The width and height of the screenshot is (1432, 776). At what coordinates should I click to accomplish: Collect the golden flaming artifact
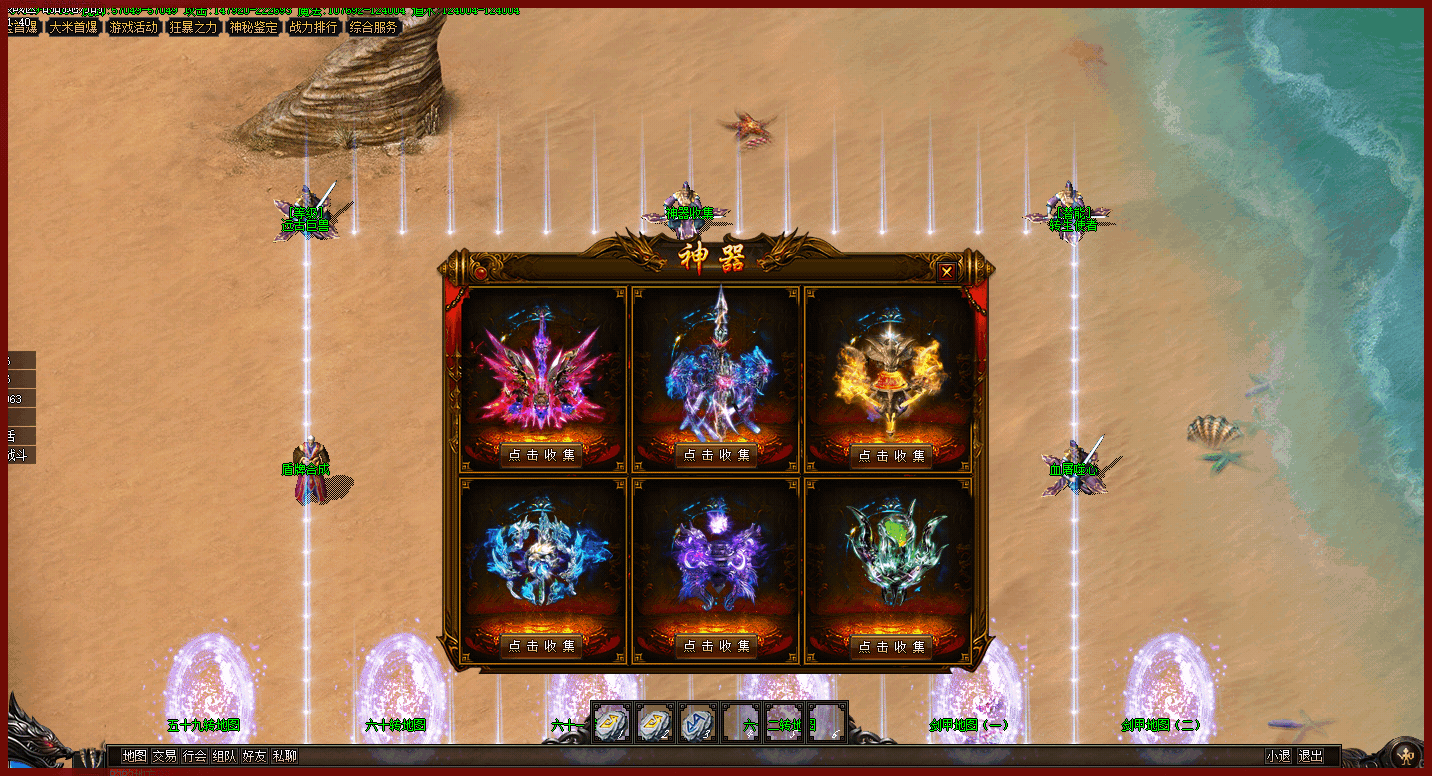(890, 455)
